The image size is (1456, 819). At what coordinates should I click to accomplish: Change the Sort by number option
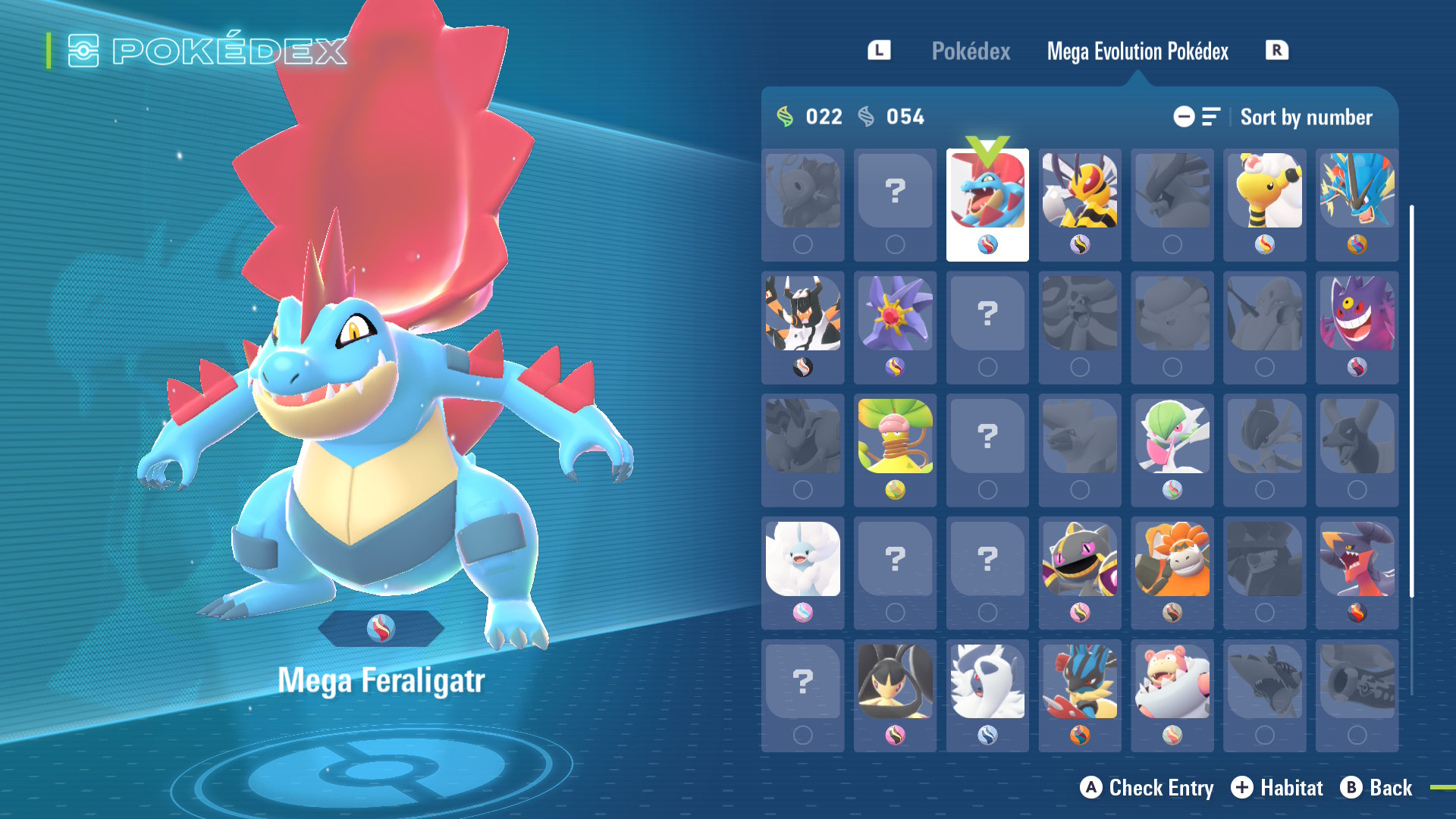click(x=1305, y=118)
